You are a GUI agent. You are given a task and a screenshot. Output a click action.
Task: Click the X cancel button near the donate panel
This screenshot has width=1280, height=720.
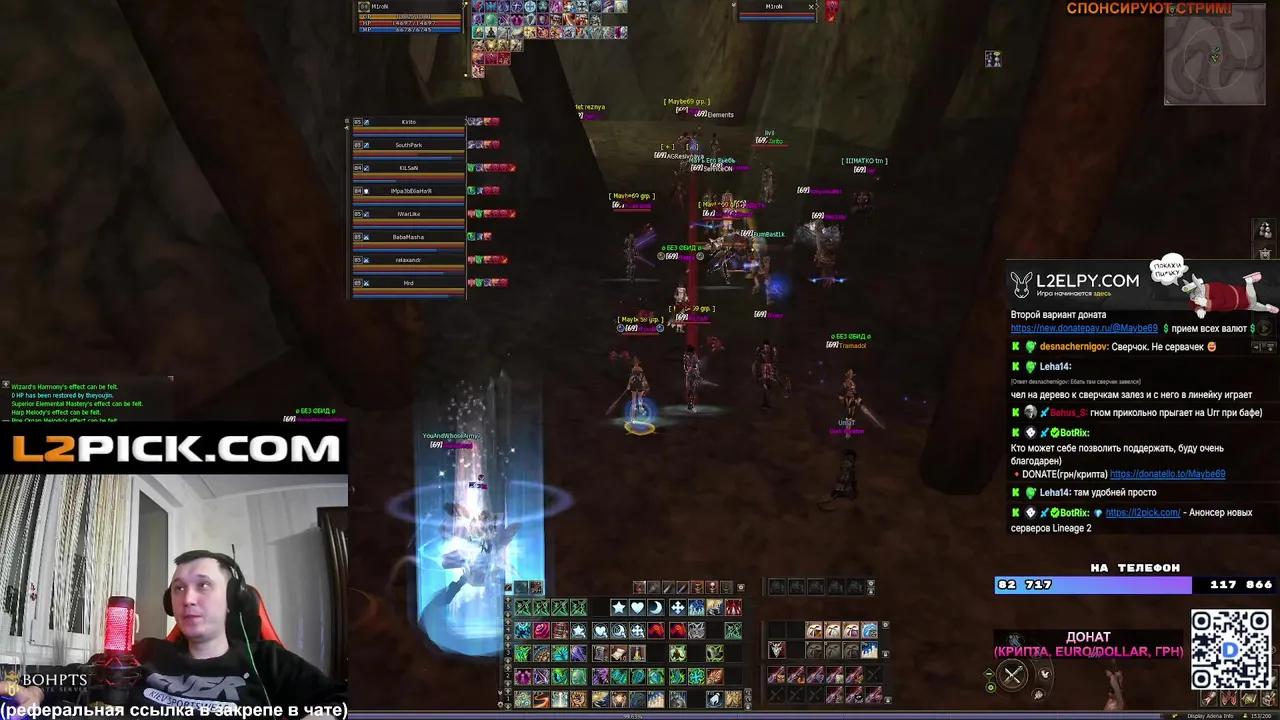(x=1012, y=676)
